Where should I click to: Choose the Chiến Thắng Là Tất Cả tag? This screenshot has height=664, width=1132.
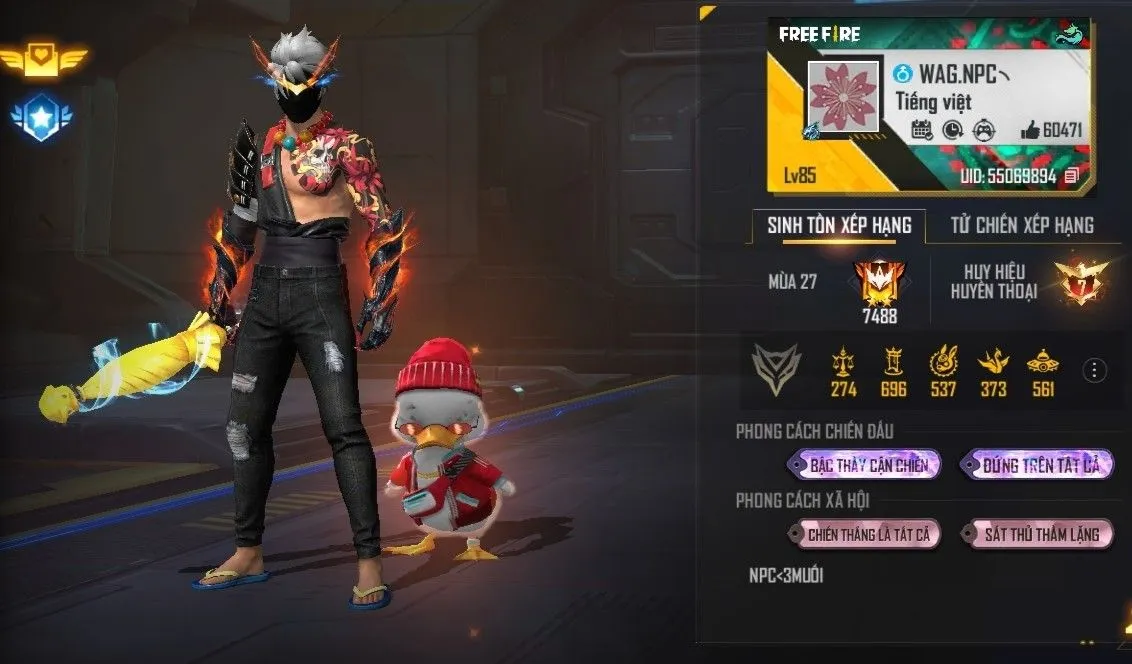pyautogui.click(x=866, y=534)
